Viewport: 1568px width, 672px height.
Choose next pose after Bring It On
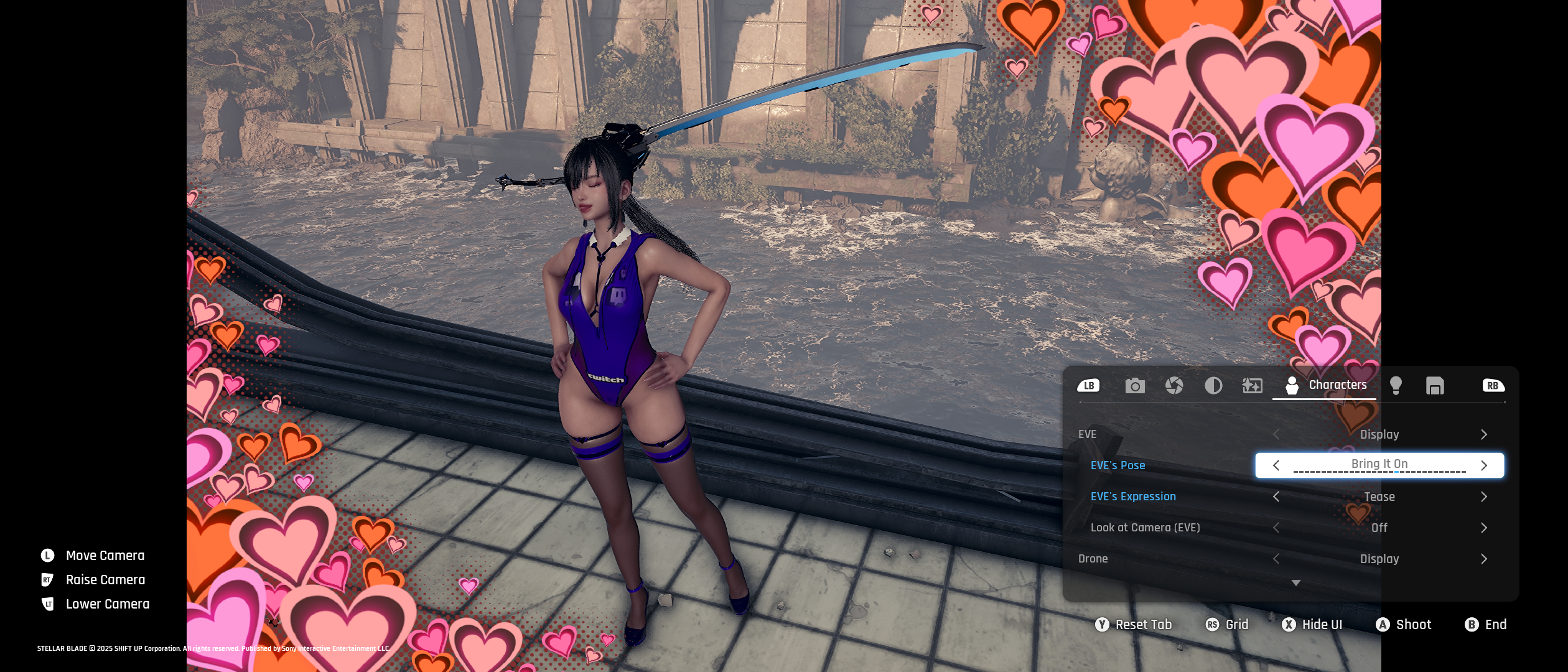point(1484,465)
